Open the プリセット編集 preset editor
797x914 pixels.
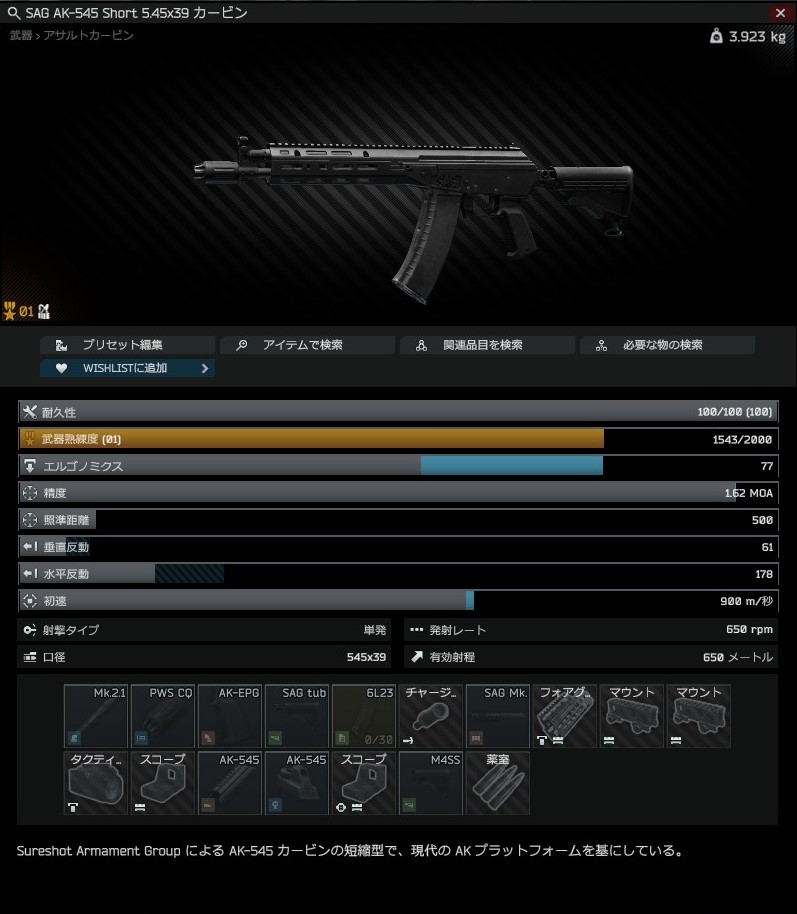click(x=127, y=345)
